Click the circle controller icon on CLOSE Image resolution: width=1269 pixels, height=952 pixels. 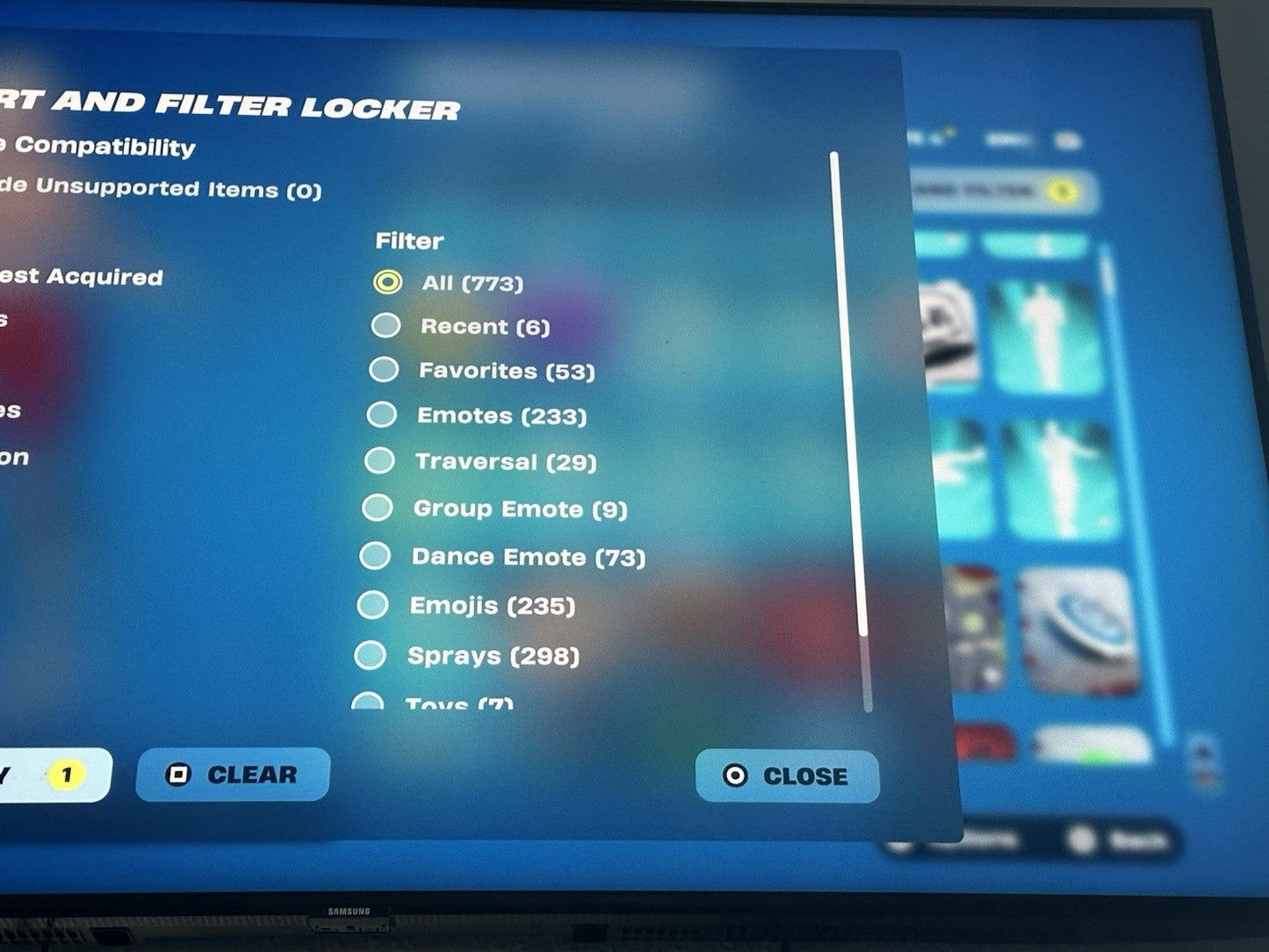pyautogui.click(x=735, y=775)
